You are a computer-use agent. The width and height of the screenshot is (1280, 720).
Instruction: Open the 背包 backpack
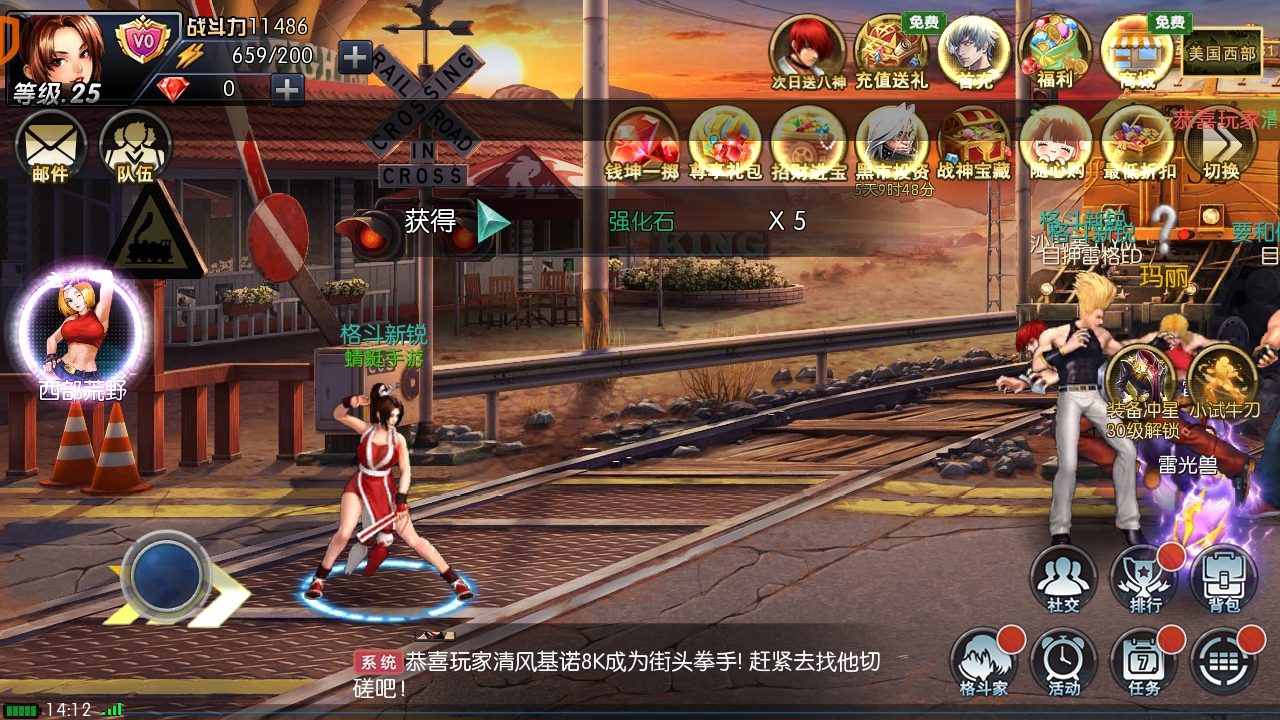(x=1223, y=578)
